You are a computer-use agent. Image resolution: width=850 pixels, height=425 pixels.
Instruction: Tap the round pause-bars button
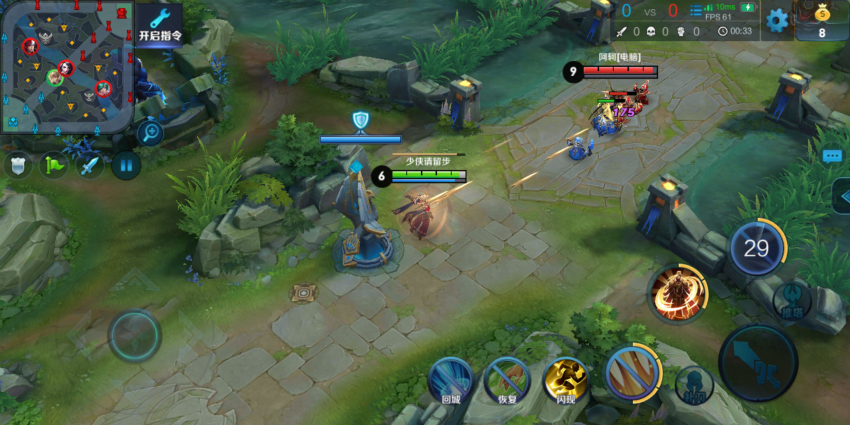click(x=126, y=164)
